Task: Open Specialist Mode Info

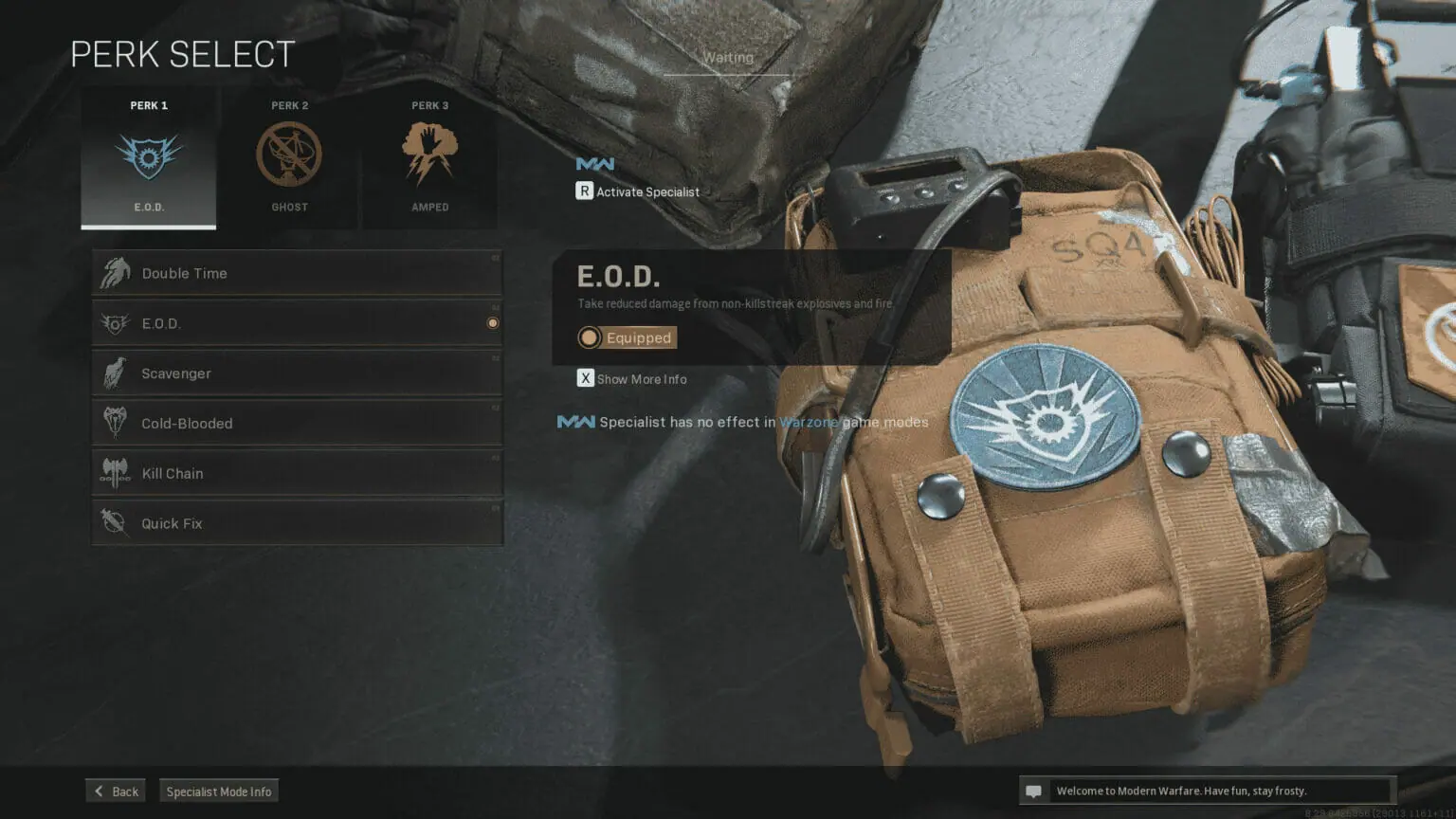Action: tap(219, 792)
